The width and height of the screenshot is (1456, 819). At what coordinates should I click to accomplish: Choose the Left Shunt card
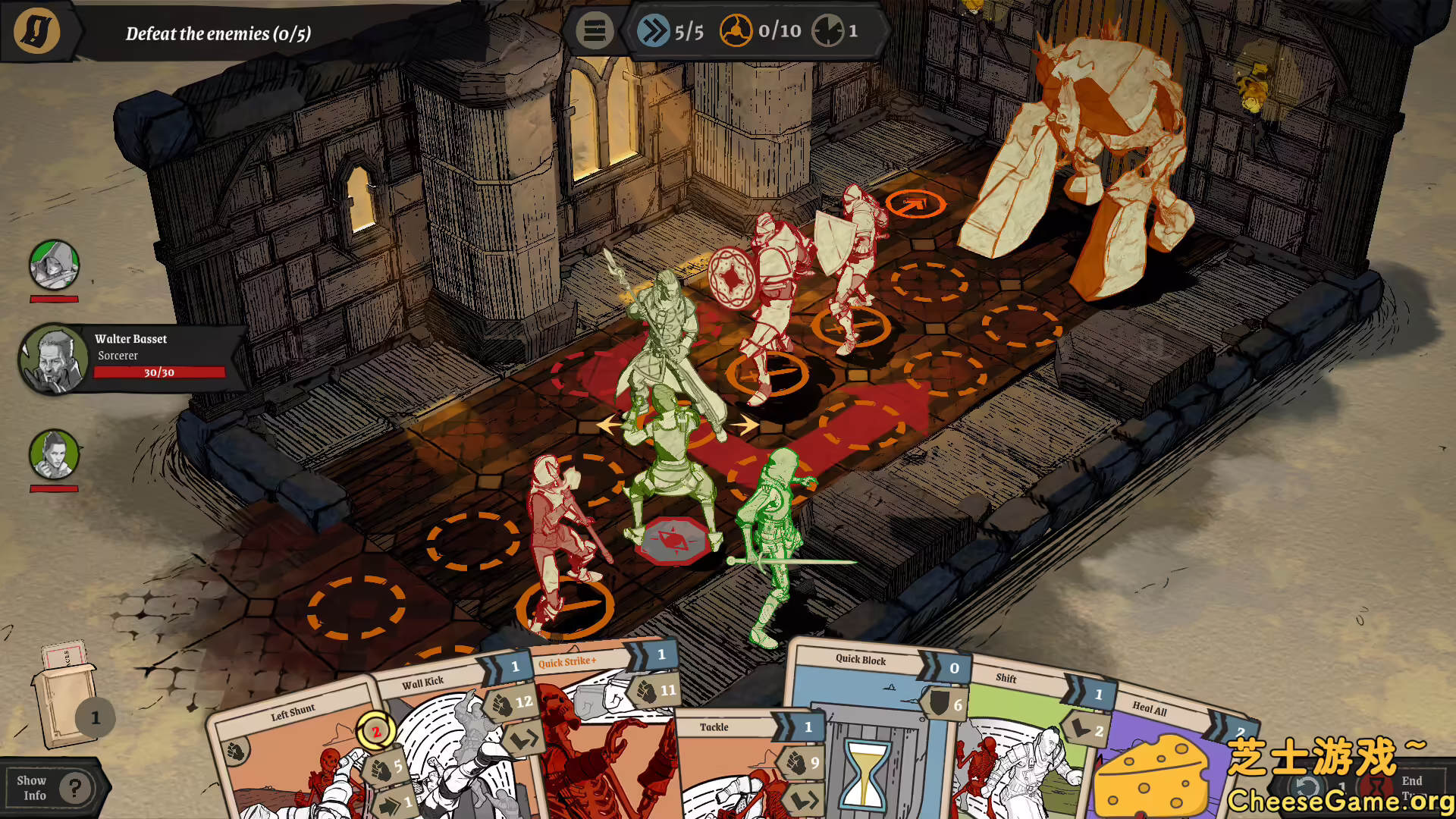pos(296,758)
